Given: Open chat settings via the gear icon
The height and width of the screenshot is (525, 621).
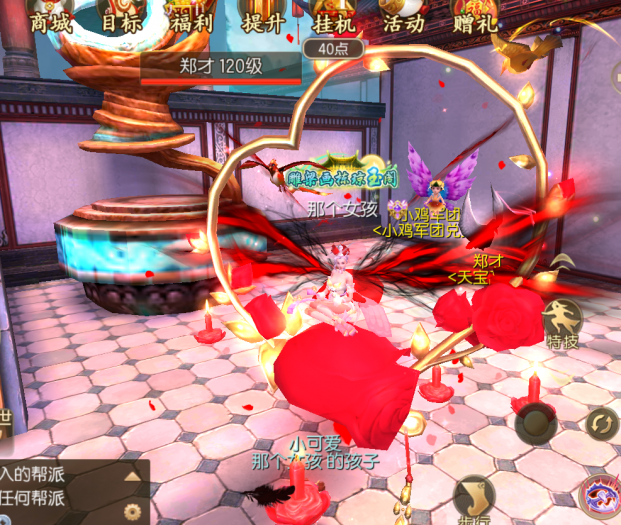Looking at the screenshot, I should click(x=132, y=511).
